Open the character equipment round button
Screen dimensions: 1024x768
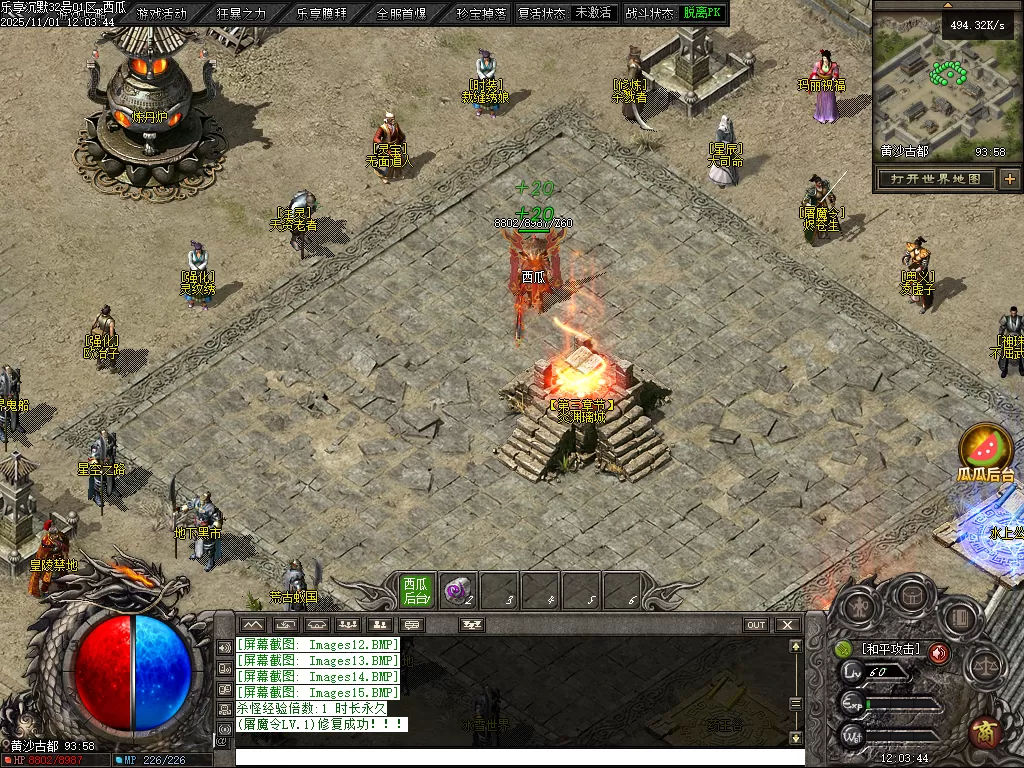(x=860, y=607)
